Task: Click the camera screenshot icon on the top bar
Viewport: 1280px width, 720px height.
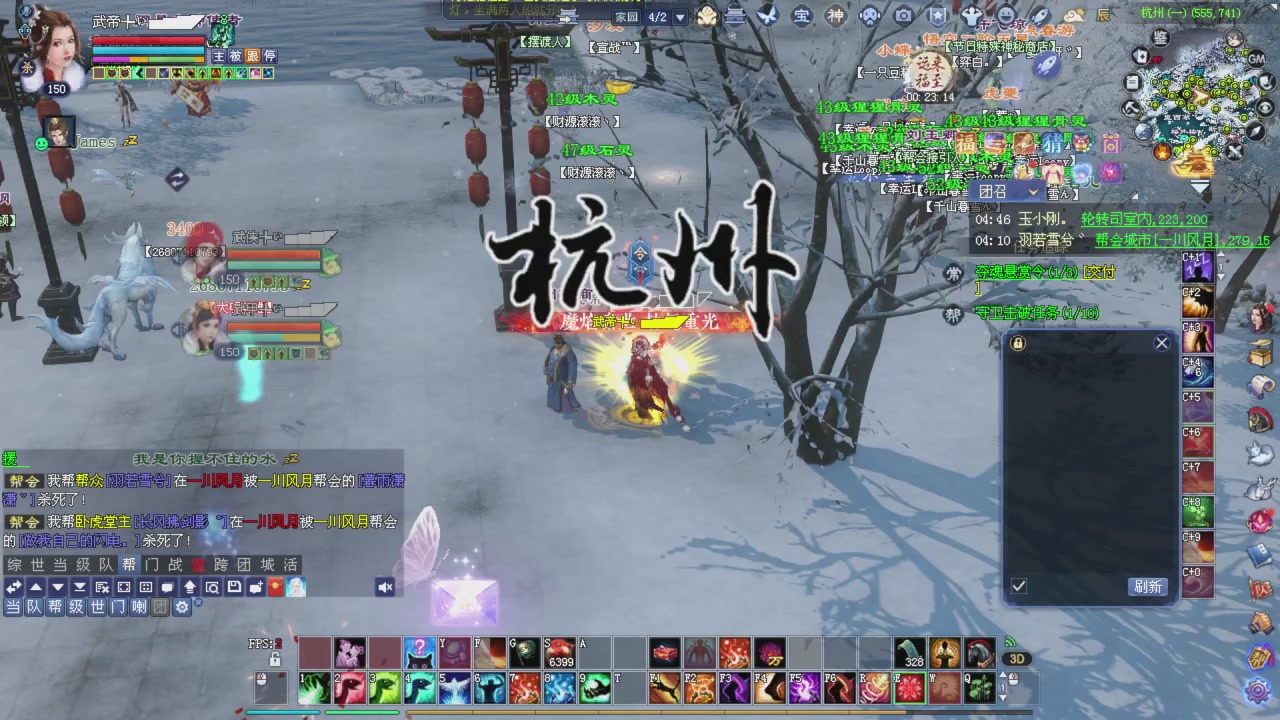Action: (x=902, y=16)
